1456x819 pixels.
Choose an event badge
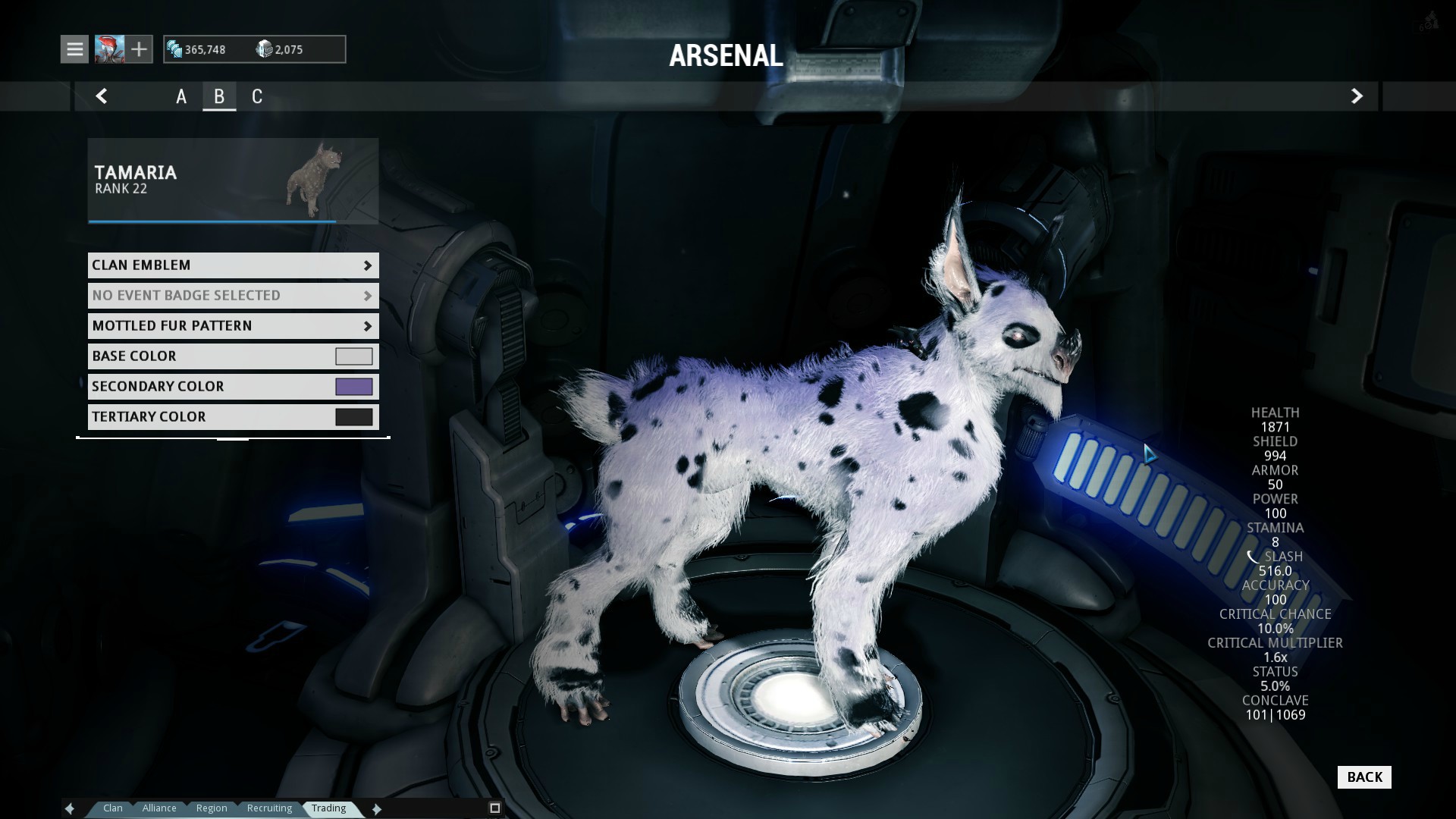point(233,296)
